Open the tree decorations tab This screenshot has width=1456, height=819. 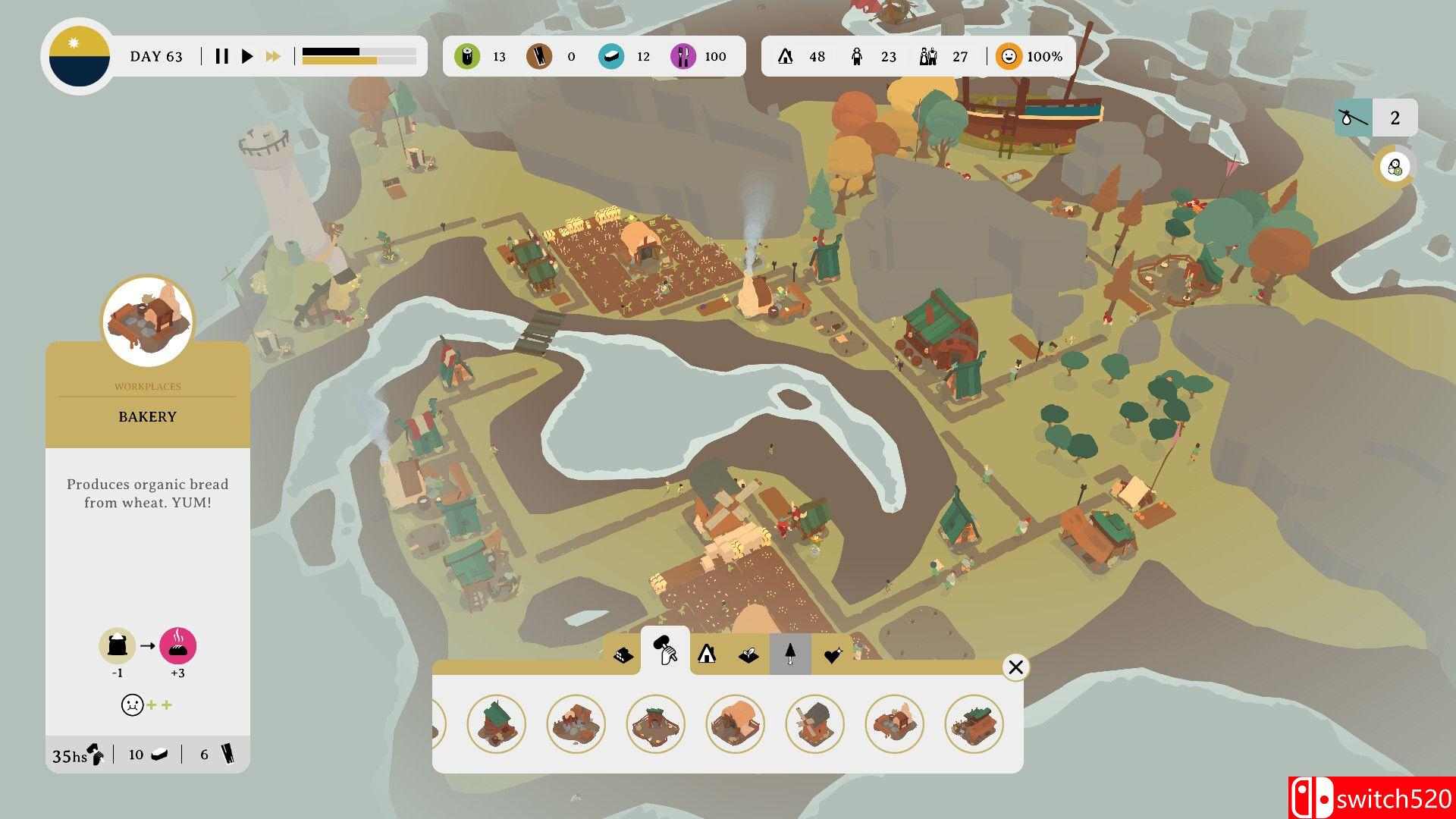coord(790,654)
